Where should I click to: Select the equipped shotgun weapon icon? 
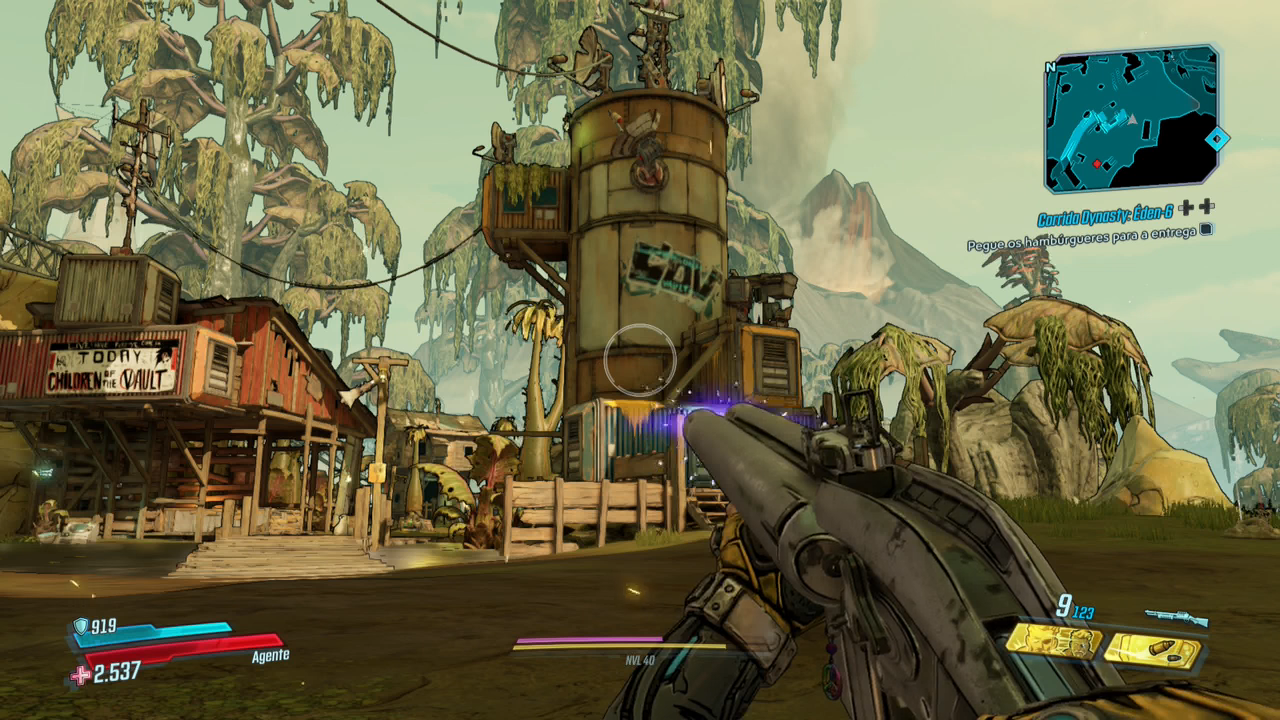coord(1176,618)
